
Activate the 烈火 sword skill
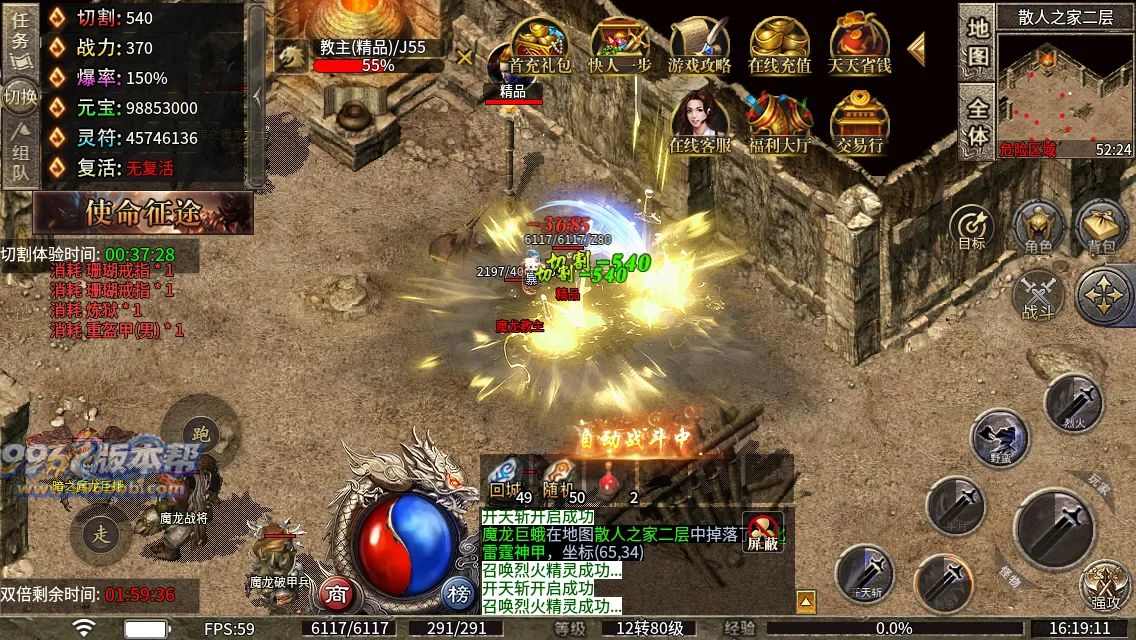[1073, 402]
